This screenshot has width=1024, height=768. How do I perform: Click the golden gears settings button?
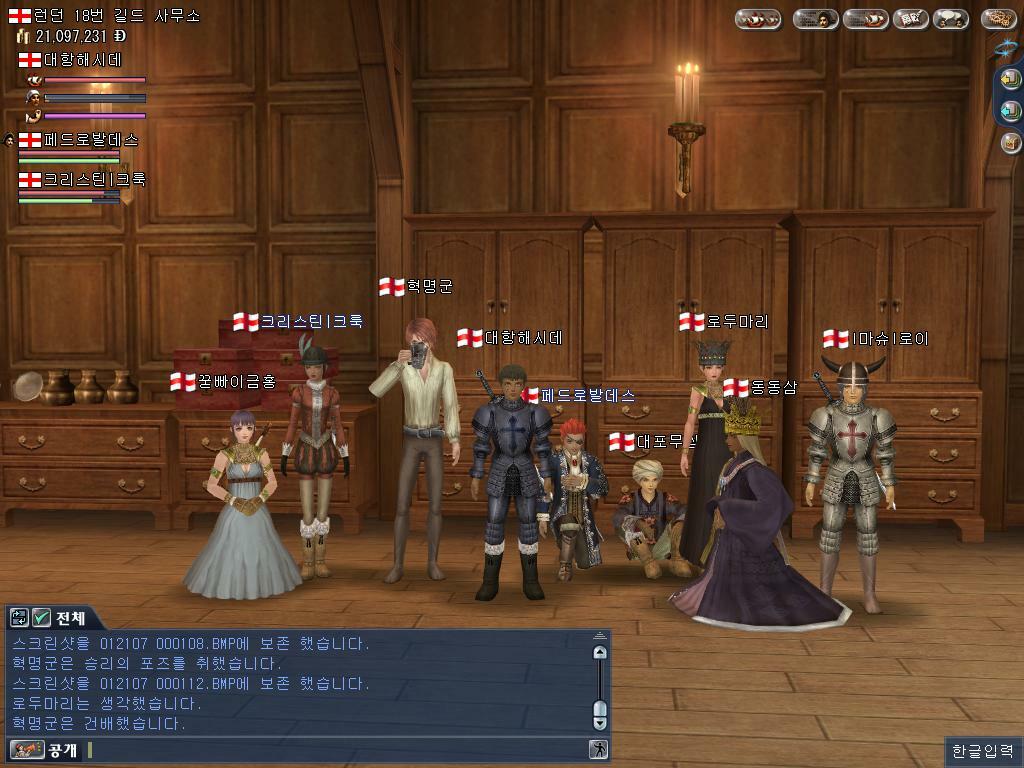[x=998, y=19]
